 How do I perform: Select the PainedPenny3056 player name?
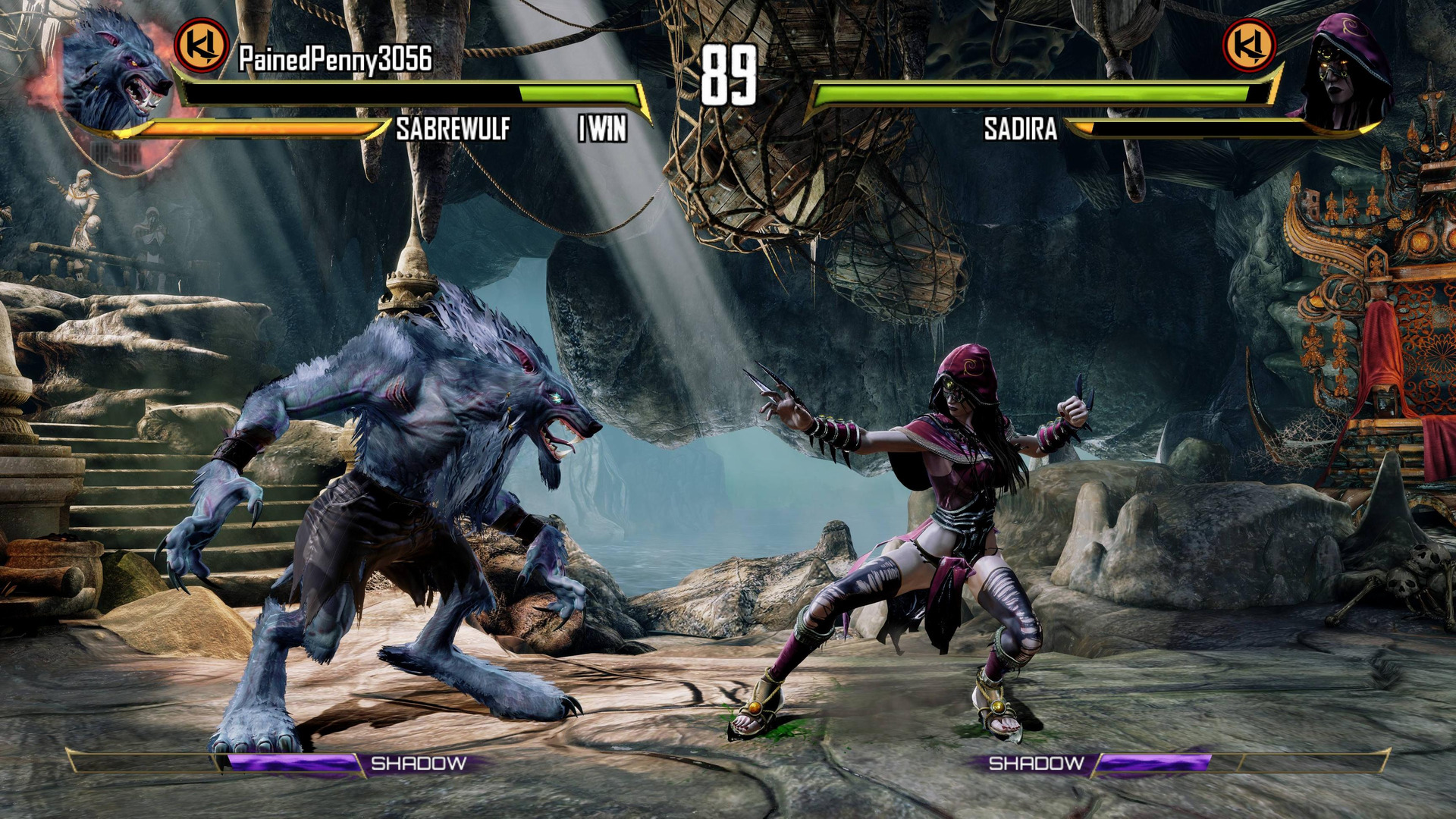(335, 58)
